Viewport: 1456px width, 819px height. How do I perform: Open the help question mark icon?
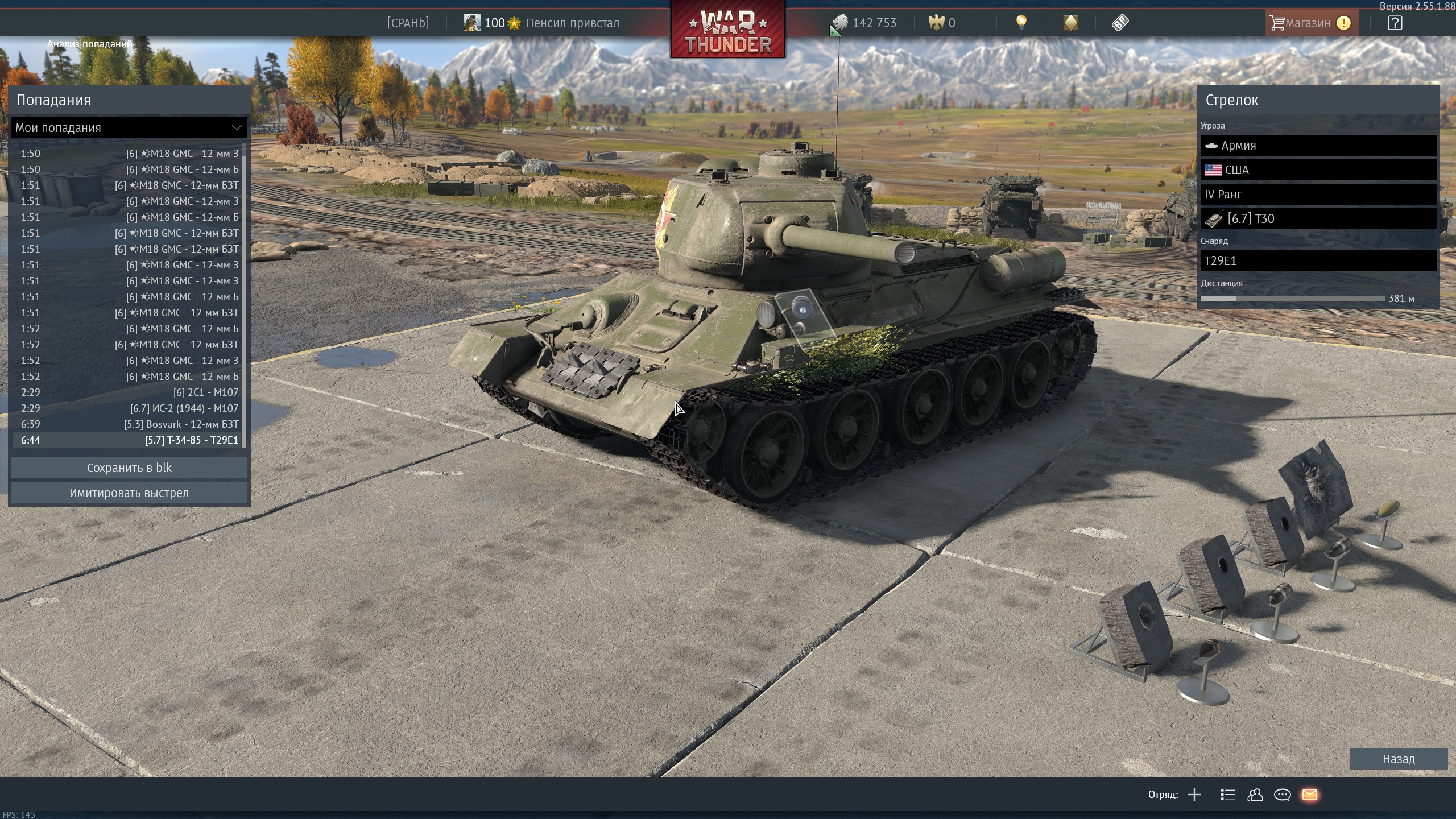[1395, 23]
